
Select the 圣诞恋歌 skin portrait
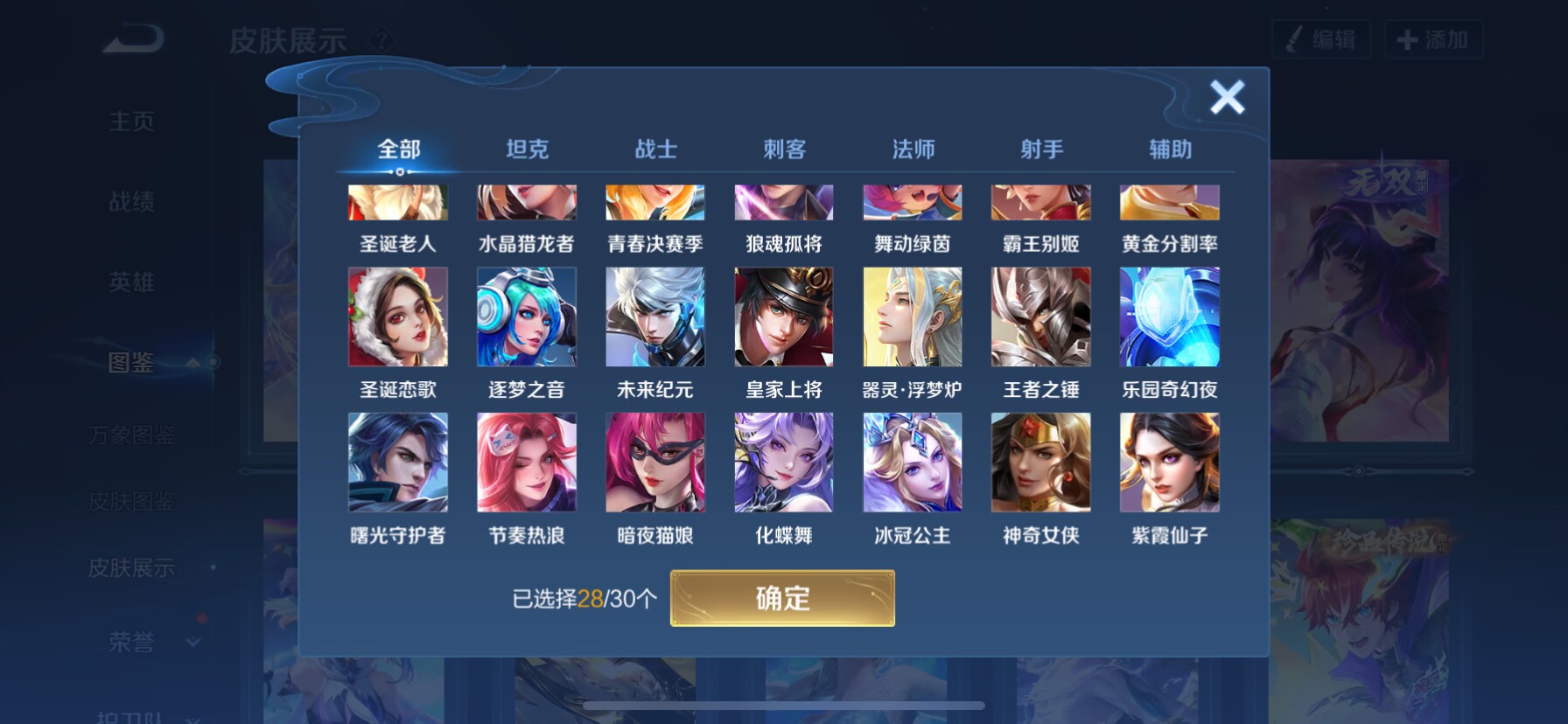pyautogui.click(x=397, y=316)
